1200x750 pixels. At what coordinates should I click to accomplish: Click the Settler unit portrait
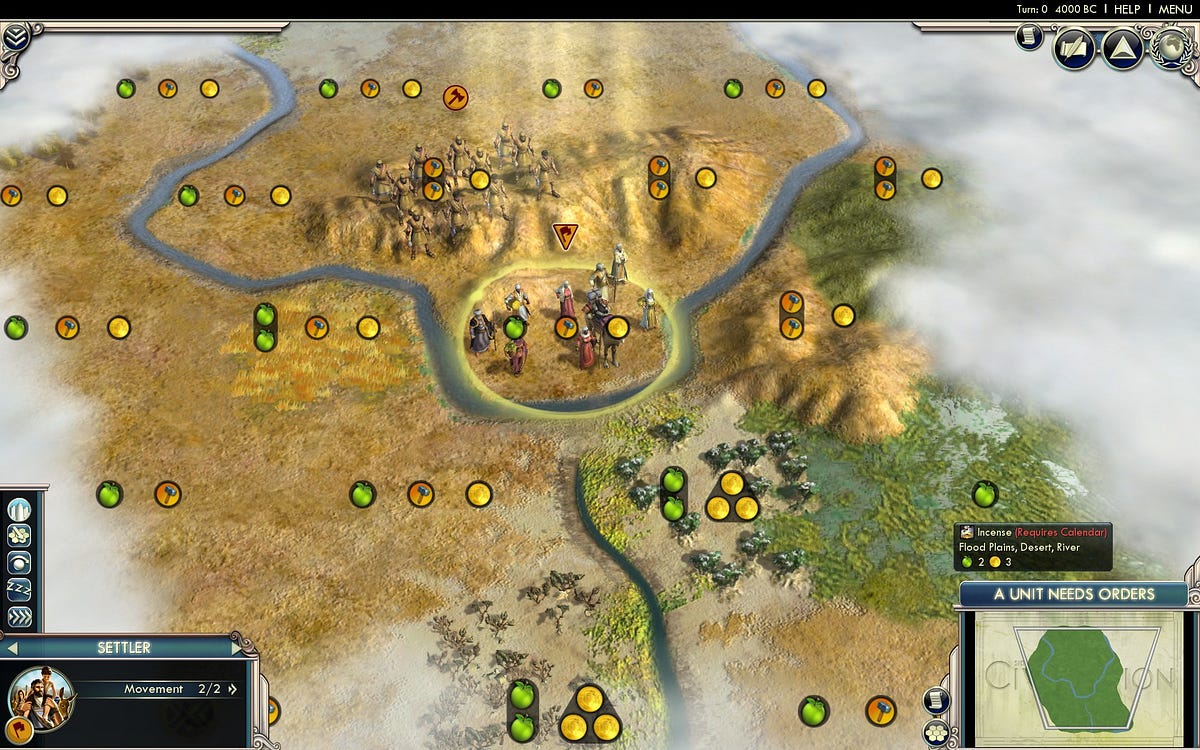43,695
